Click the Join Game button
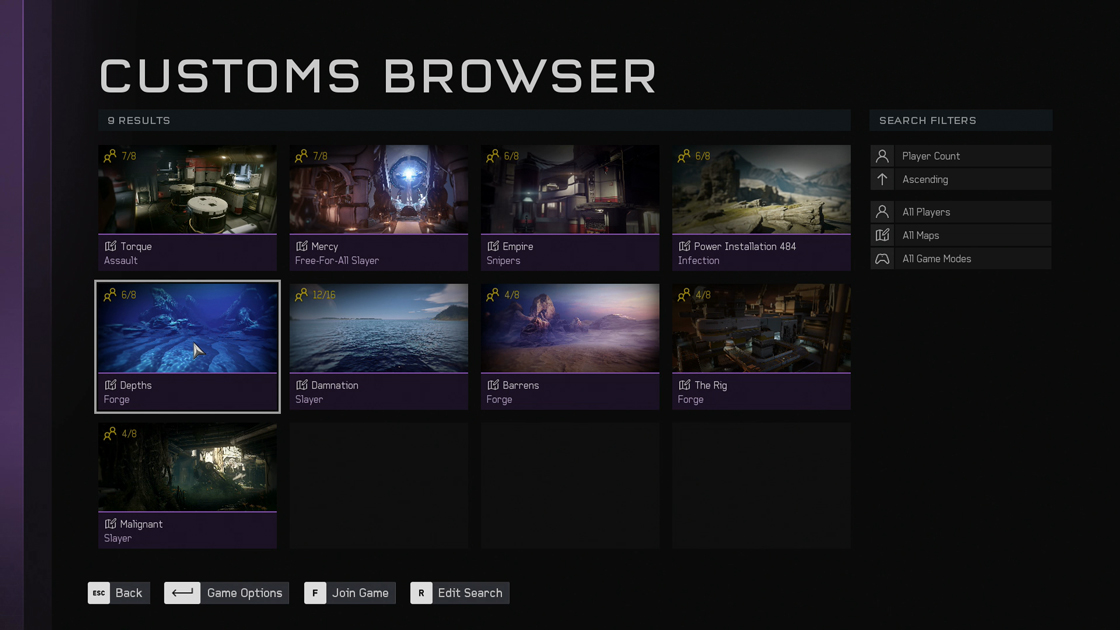The image size is (1120, 630). point(350,593)
